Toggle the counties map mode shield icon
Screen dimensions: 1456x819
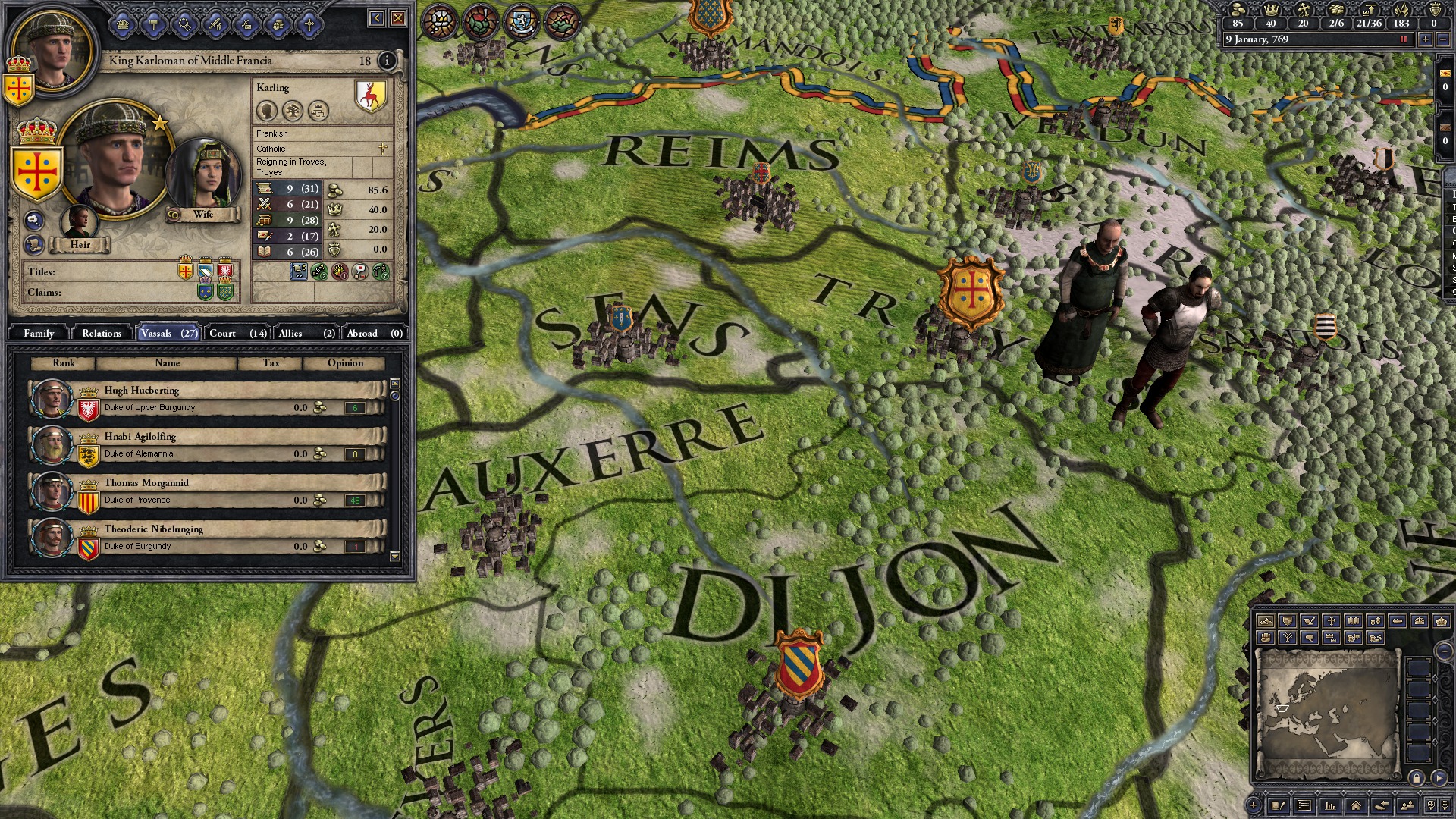(1287, 621)
